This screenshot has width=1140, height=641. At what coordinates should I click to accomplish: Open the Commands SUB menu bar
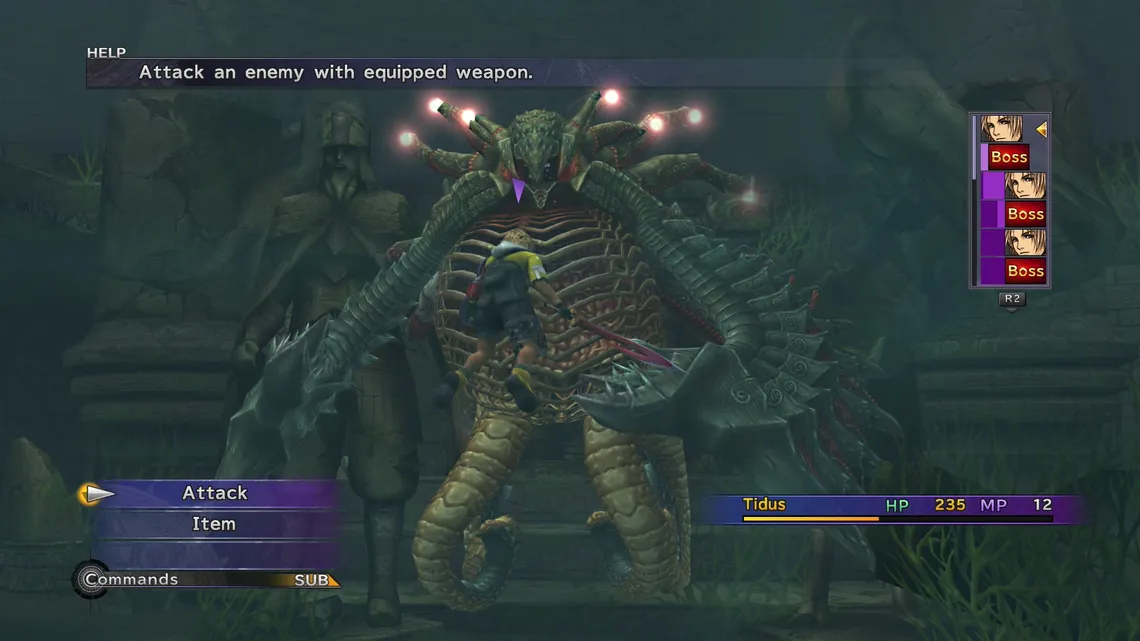point(208,580)
